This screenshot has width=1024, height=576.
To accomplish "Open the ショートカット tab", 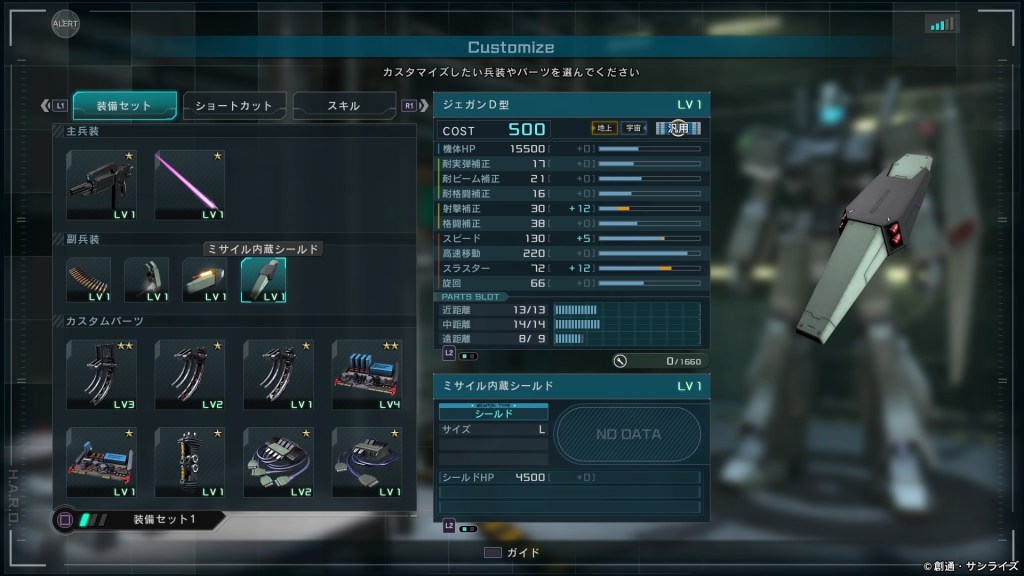I will point(233,105).
